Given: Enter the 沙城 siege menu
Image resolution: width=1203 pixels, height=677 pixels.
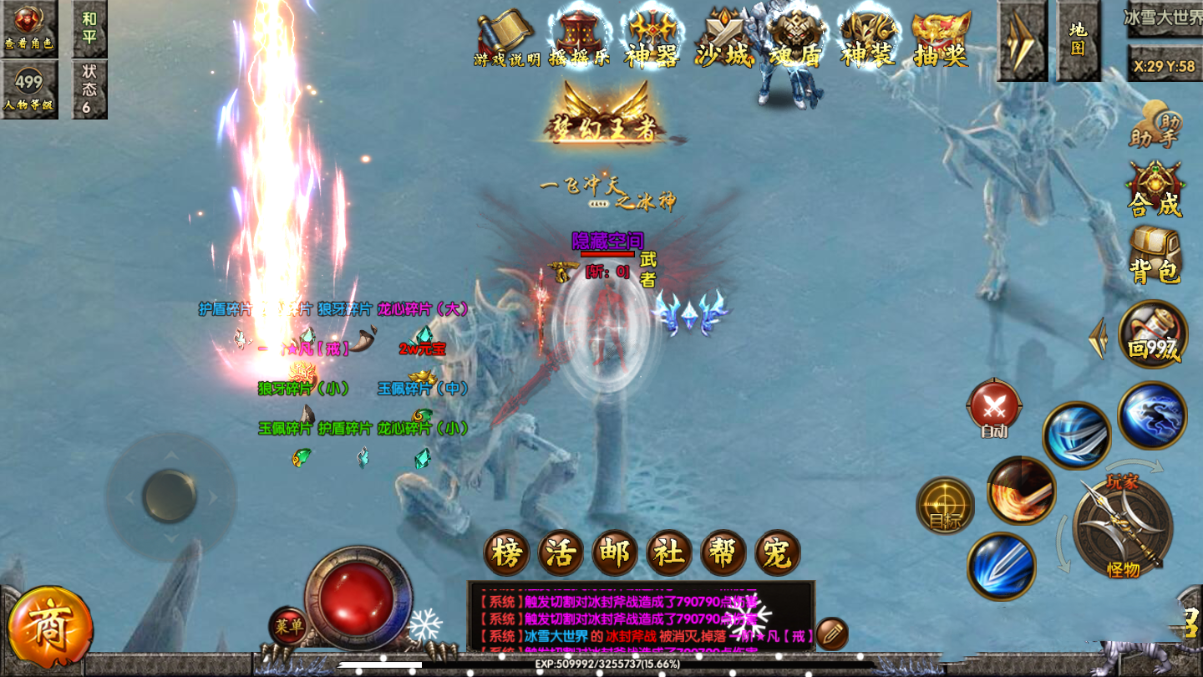Looking at the screenshot, I should (724, 39).
